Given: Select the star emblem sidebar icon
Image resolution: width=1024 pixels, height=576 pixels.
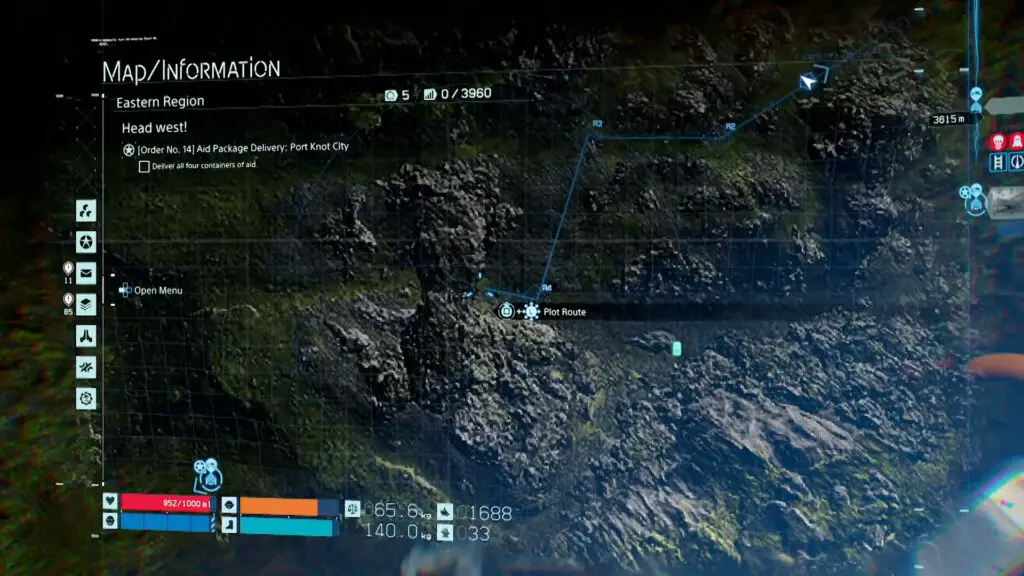Looking at the screenshot, I should (86, 242).
